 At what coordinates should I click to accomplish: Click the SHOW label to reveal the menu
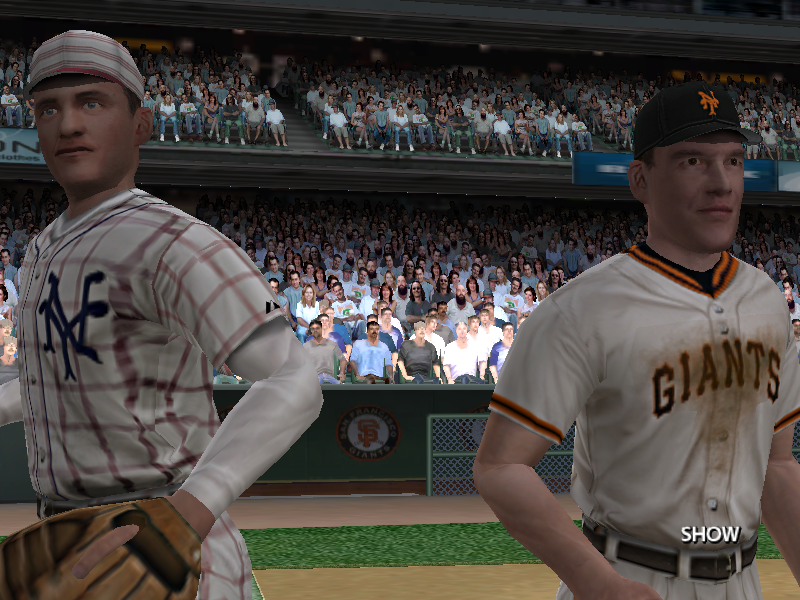click(710, 534)
